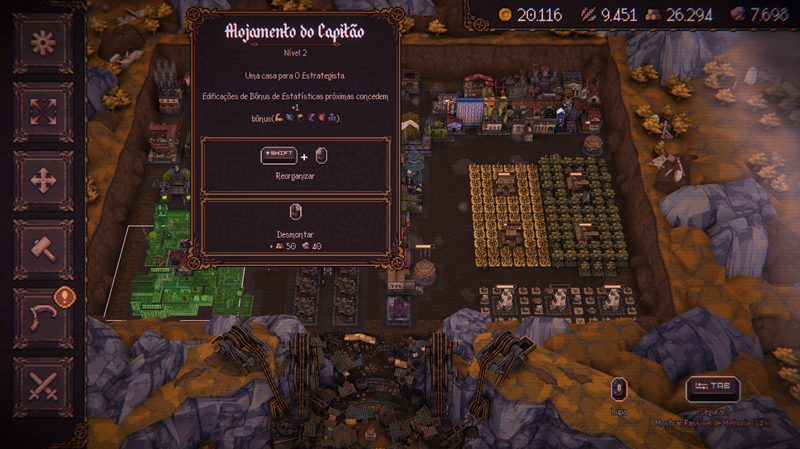Open the gear settings button in the sidebar
800x449 pixels.
(x=42, y=44)
